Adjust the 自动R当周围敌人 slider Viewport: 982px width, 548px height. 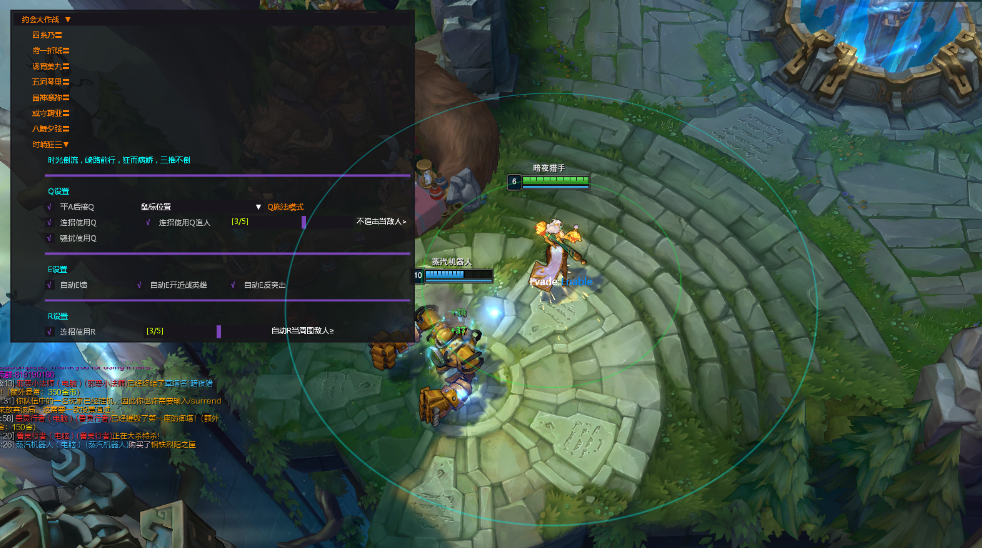[218, 331]
